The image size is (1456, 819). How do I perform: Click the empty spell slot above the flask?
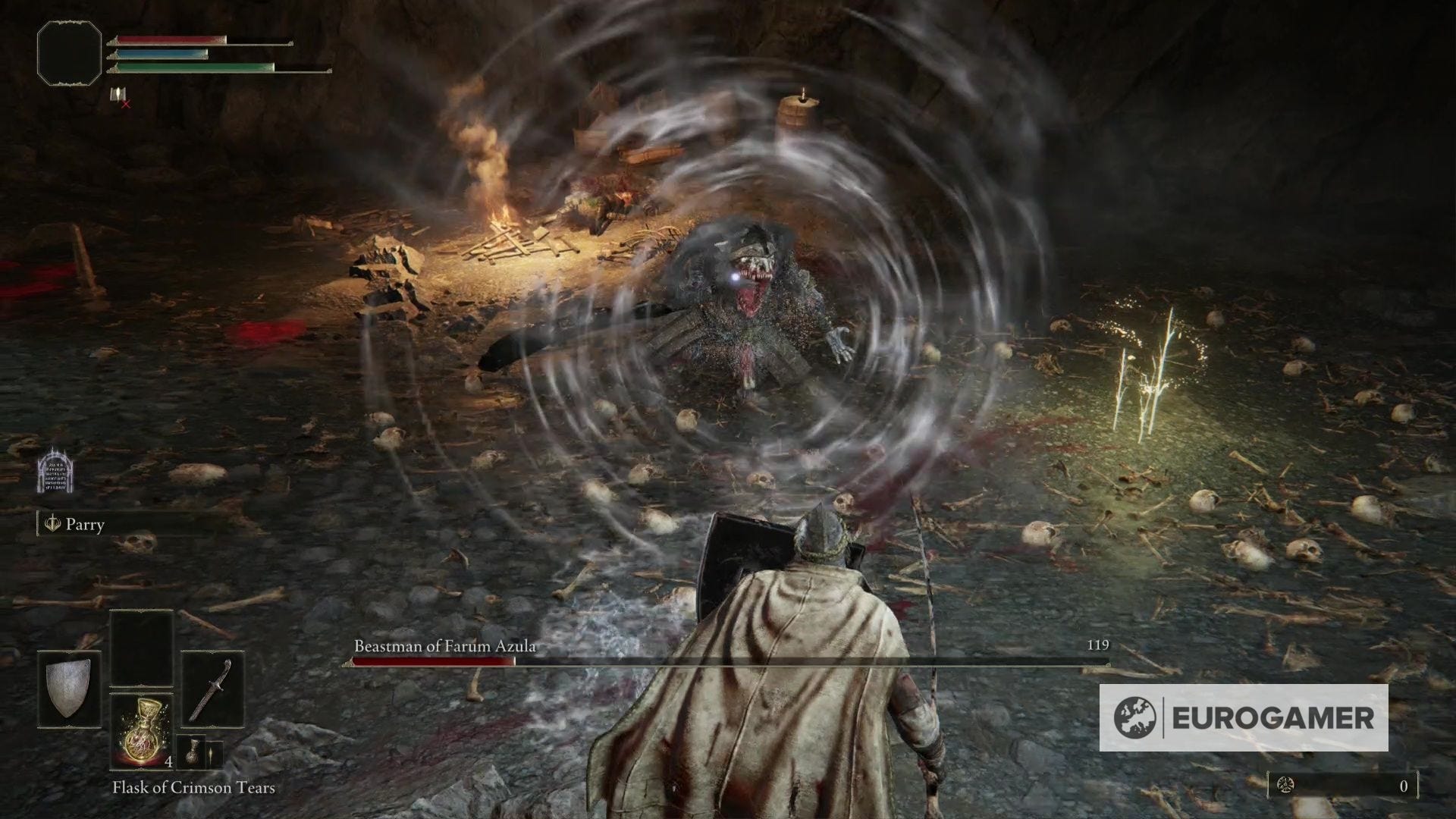[x=140, y=648]
